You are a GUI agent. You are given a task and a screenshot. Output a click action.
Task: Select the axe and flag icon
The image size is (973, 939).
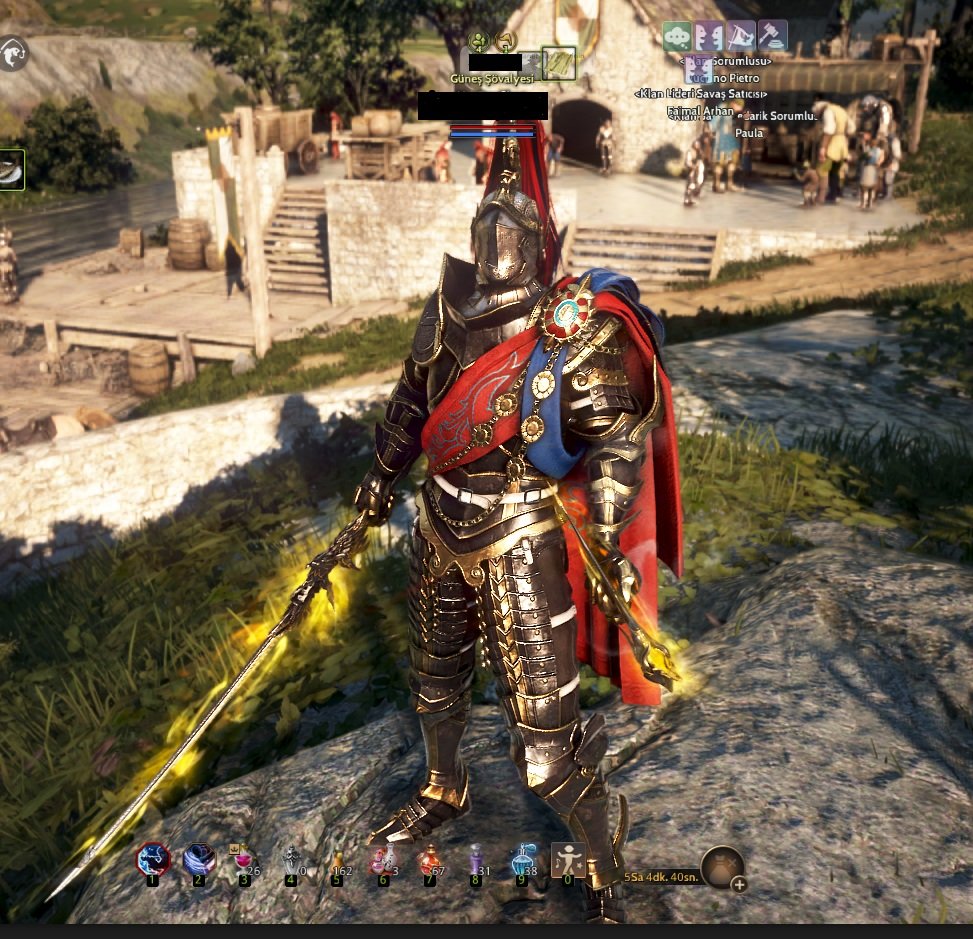point(741,36)
